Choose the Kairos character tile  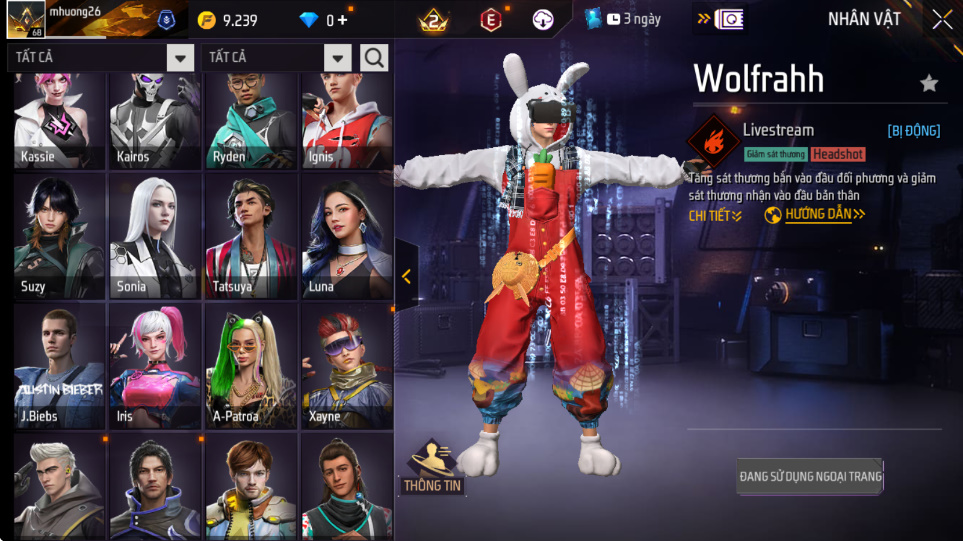[x=155, y=119]
